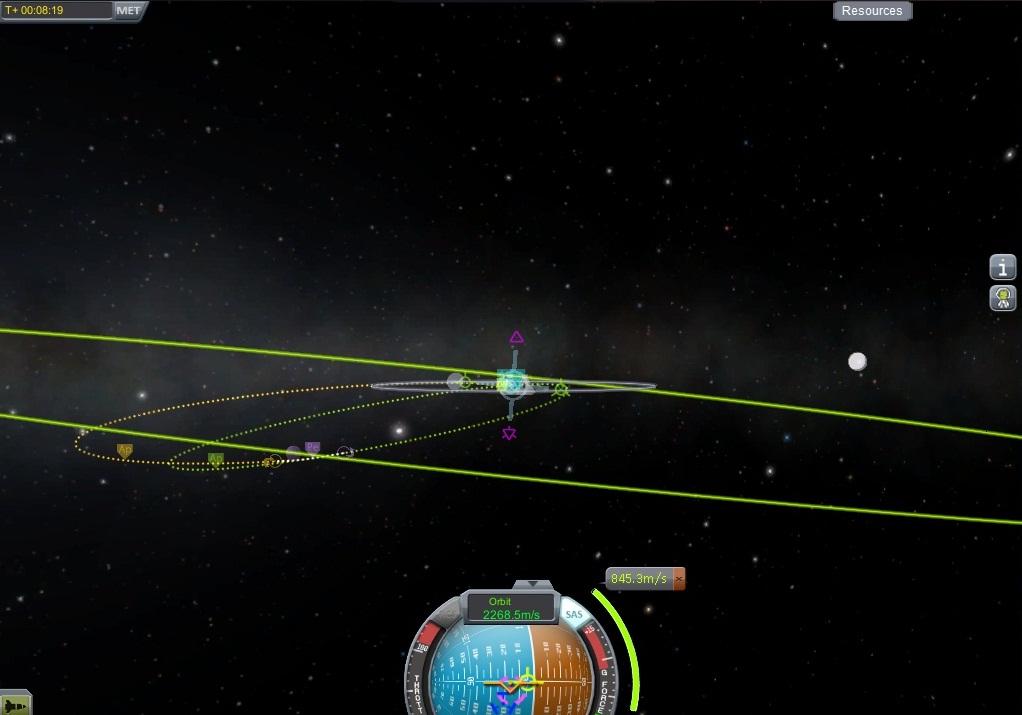
Task: Toggle SAS on the navball
Action: pyautogui.click(x=573, y=614)
